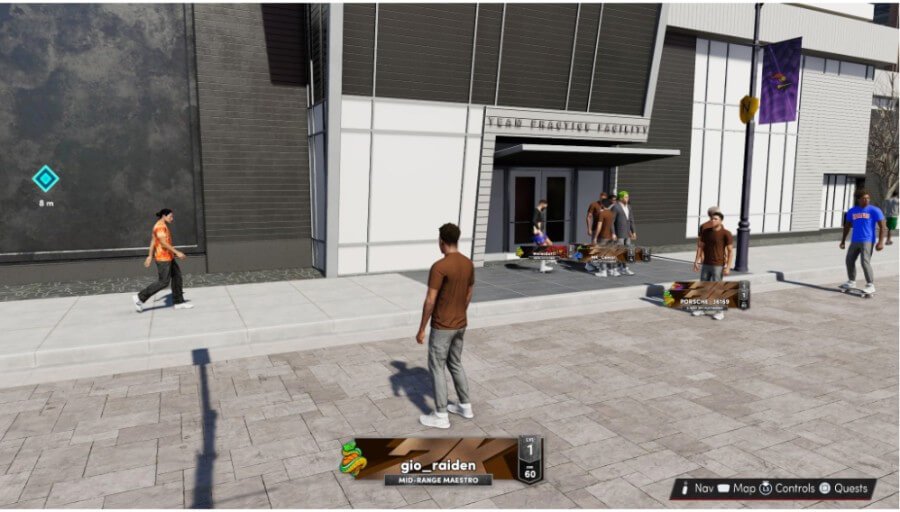This screenshot has width=900, height=512.
Task: Select the PORSCHE player nameplate
Action: [x=707, y=296]
